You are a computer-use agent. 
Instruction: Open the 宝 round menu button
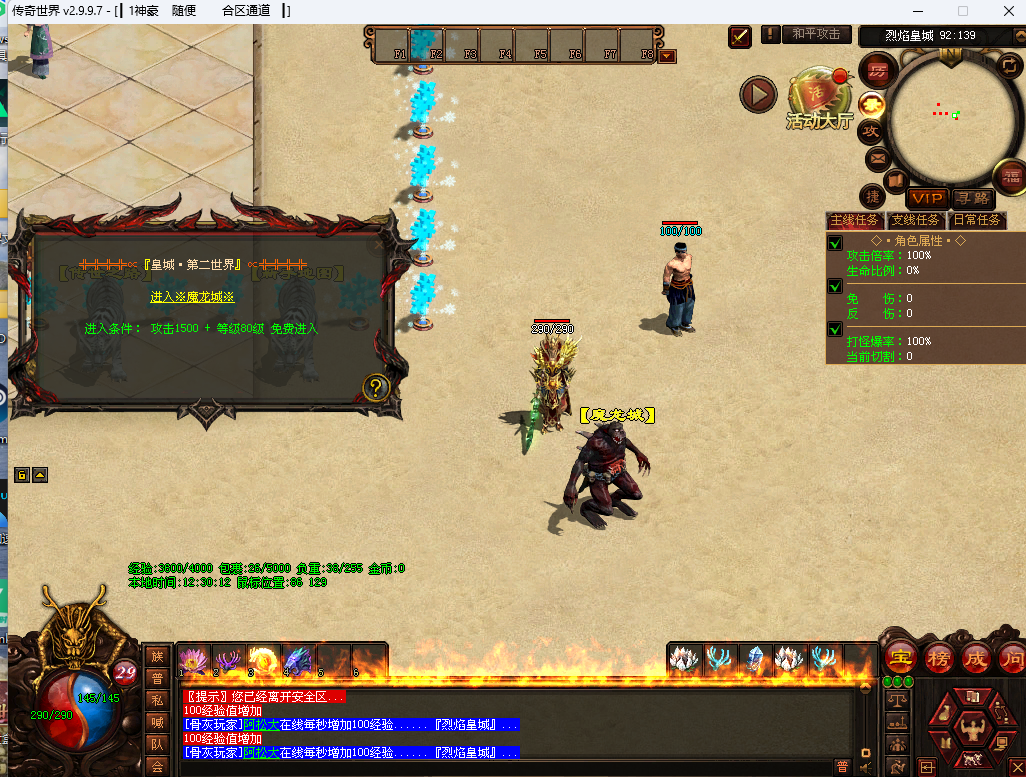pos(900,658)
